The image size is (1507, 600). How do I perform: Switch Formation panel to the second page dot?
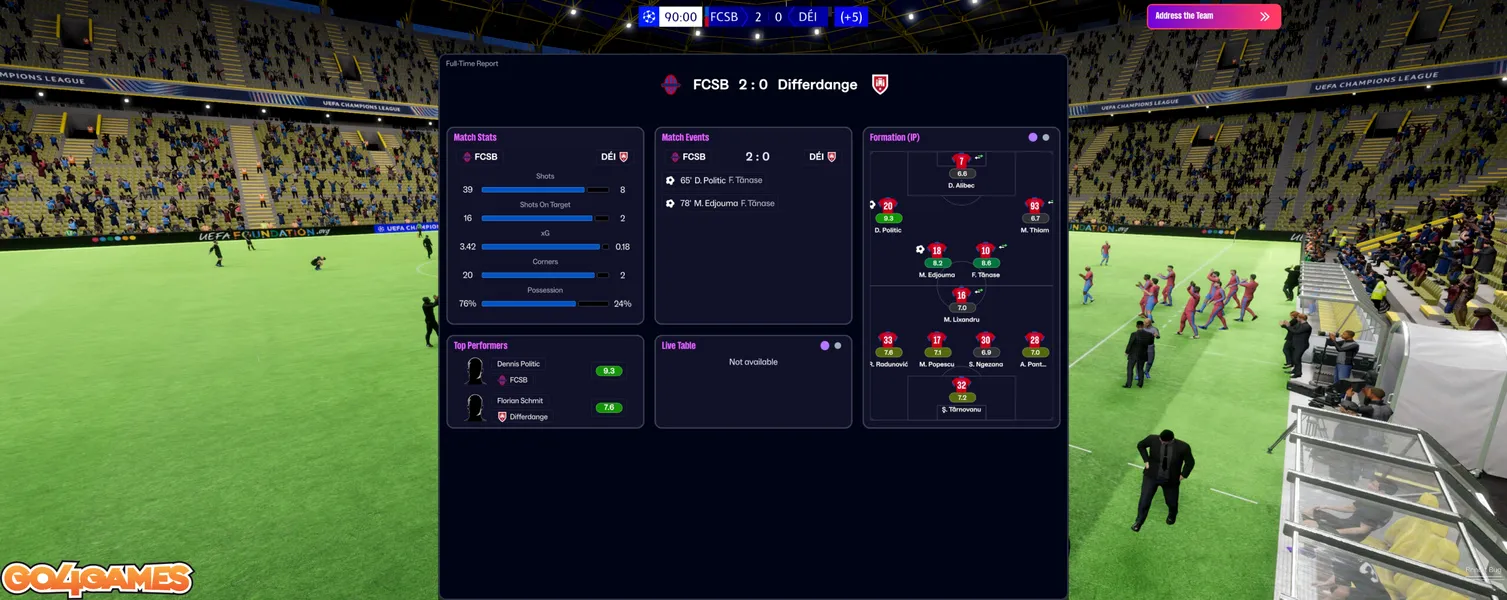pos(1046,137)
